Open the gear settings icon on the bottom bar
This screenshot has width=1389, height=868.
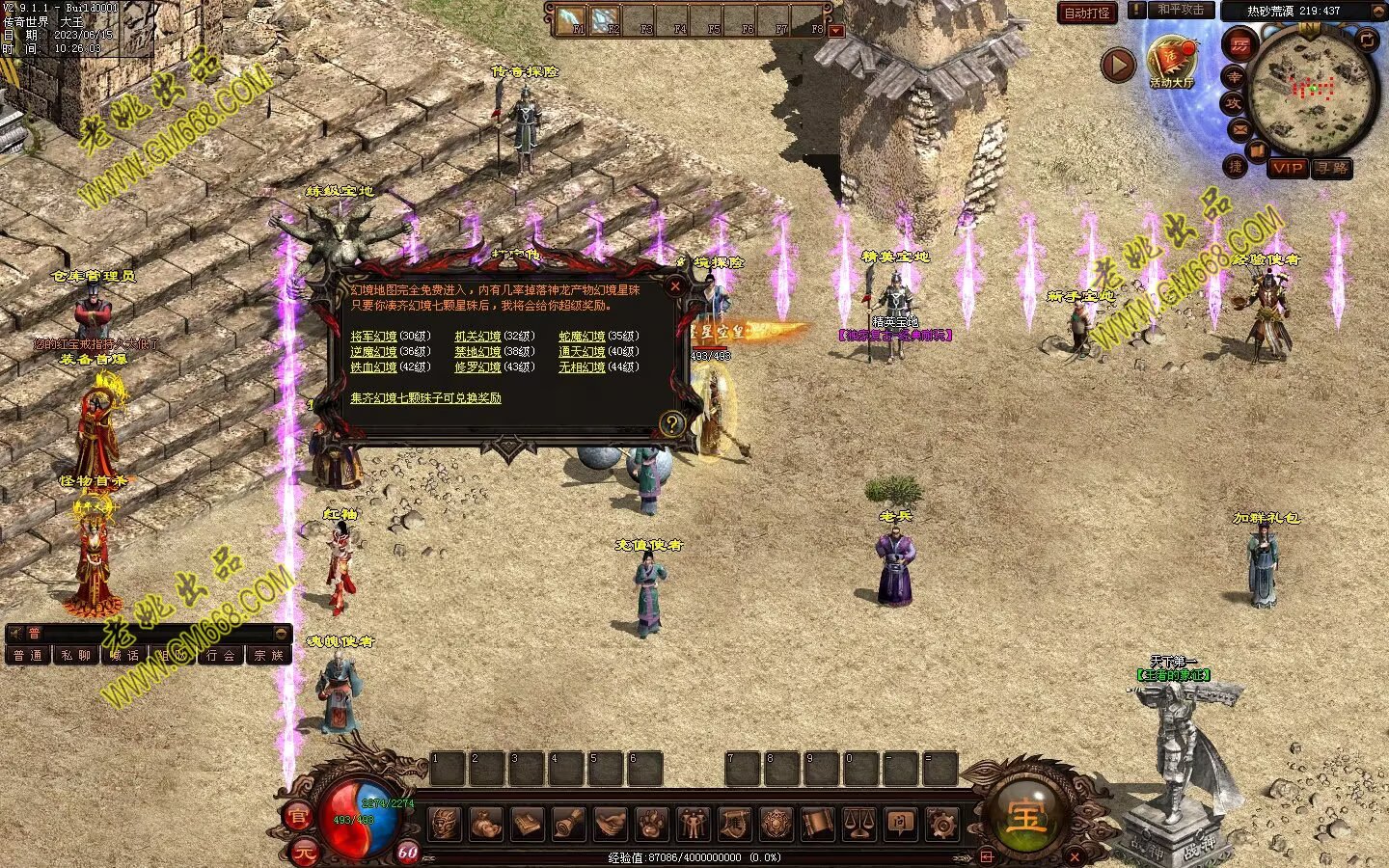(941, 824)
